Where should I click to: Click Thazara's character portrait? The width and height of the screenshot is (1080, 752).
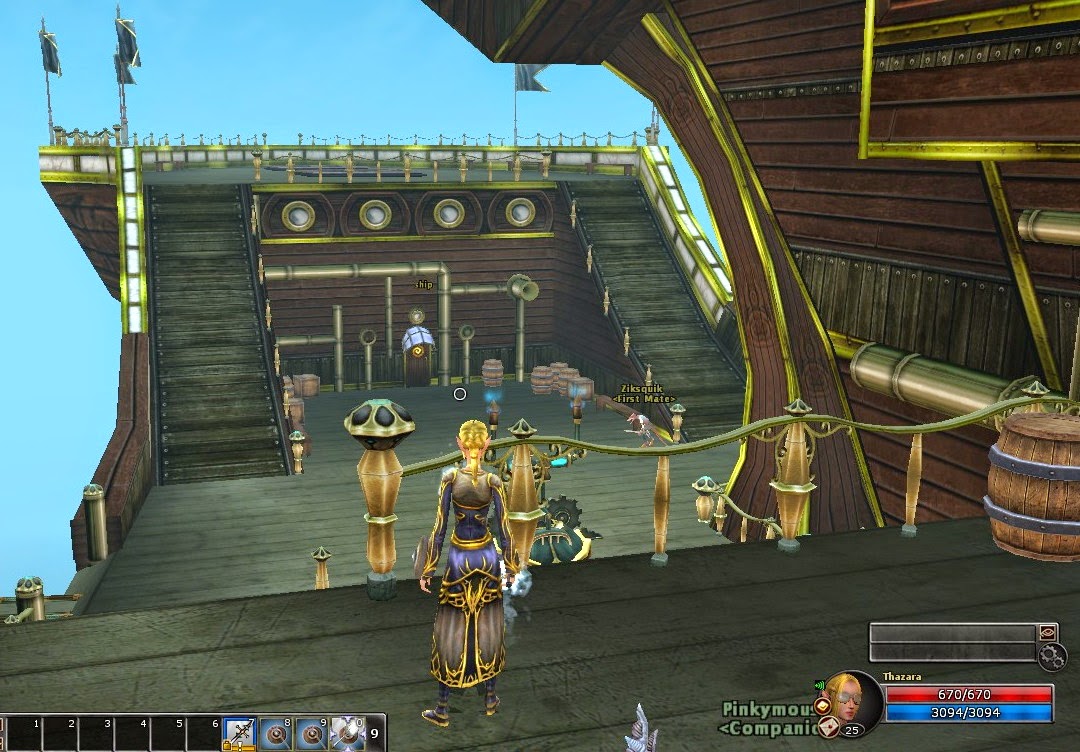pyautogui.click(x=855, y=702)
